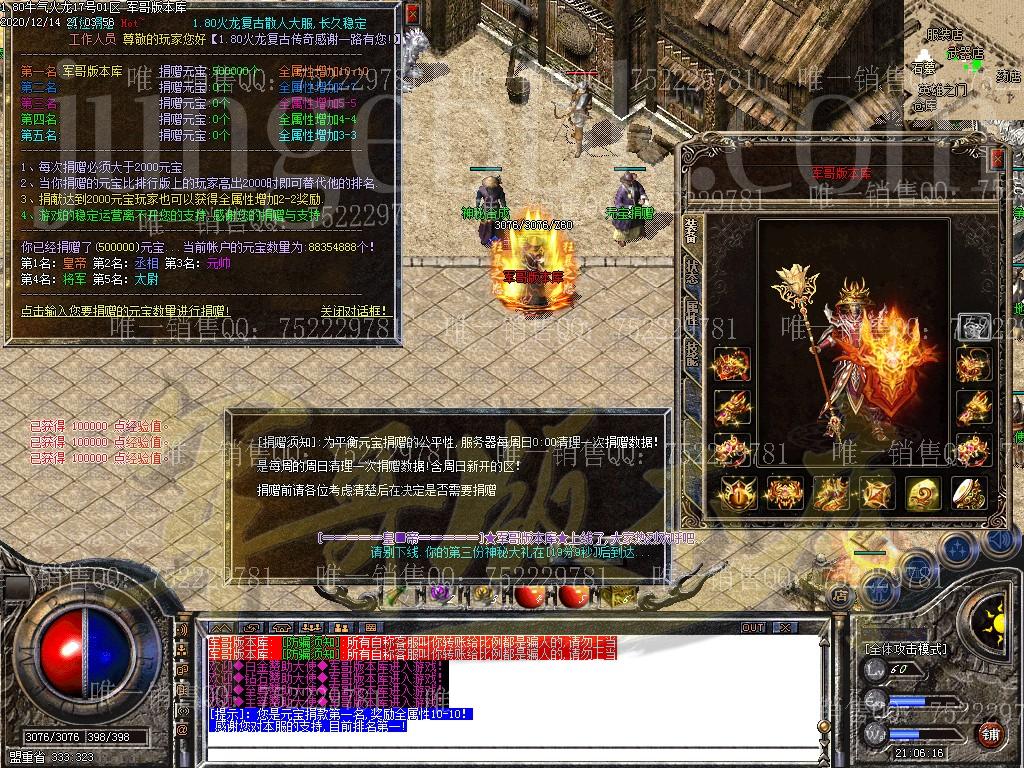Toggle the 全体攻击模式 attack mode label
Screen dimensions: 1024x768
(906, 648)
